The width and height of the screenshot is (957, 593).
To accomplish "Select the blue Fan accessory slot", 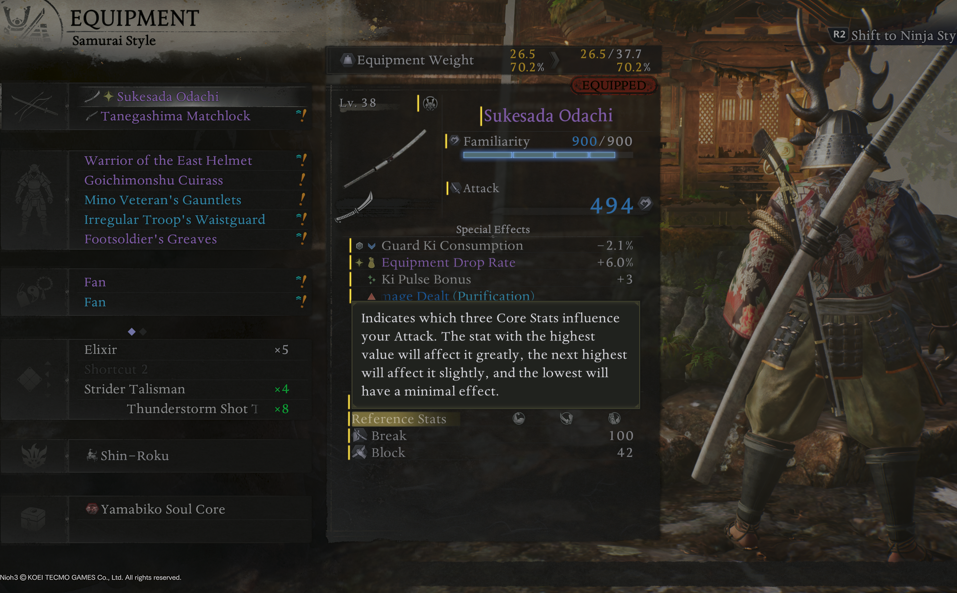I will 95,302.
